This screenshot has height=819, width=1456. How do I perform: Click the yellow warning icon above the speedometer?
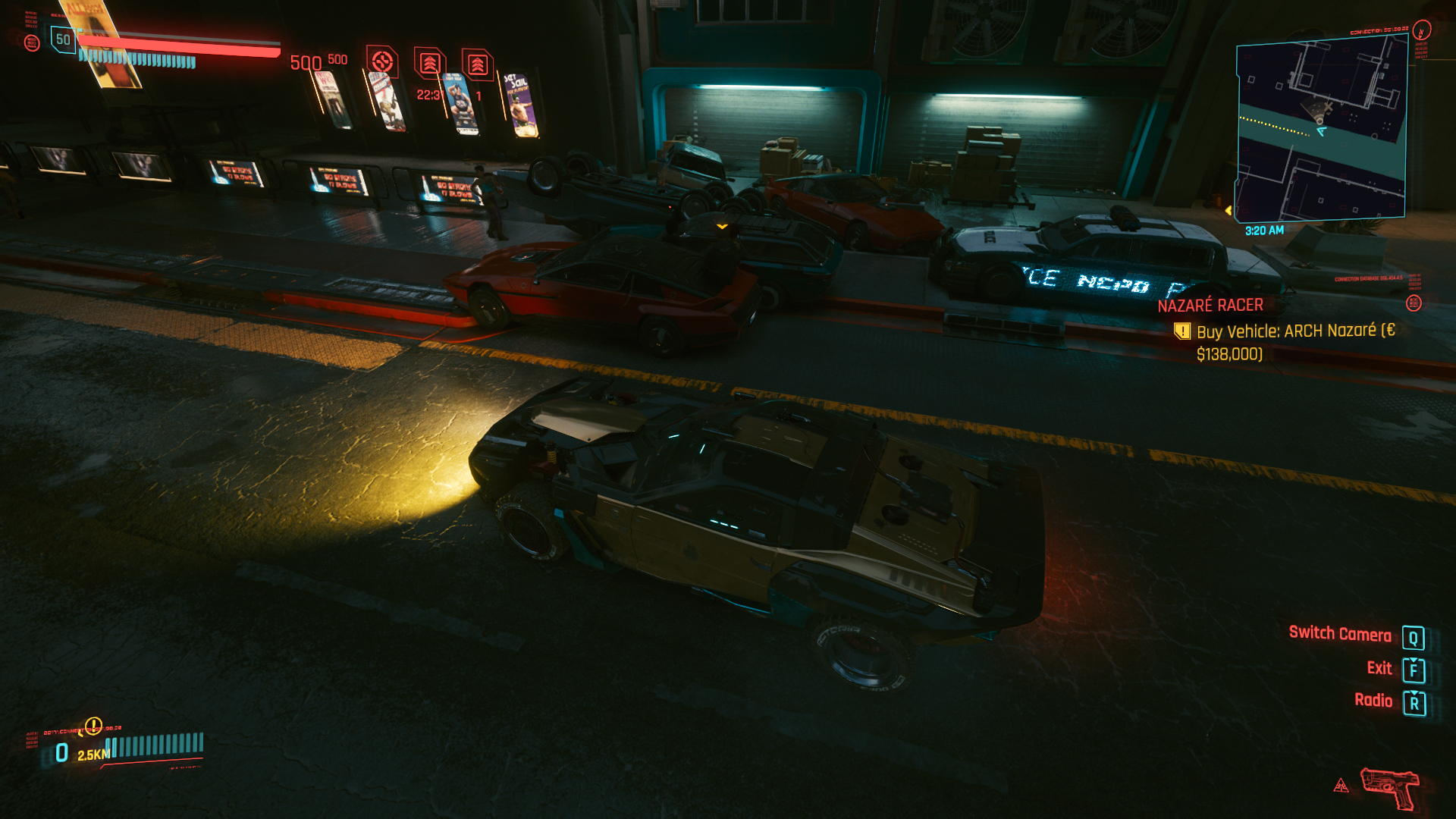(93, 726)
